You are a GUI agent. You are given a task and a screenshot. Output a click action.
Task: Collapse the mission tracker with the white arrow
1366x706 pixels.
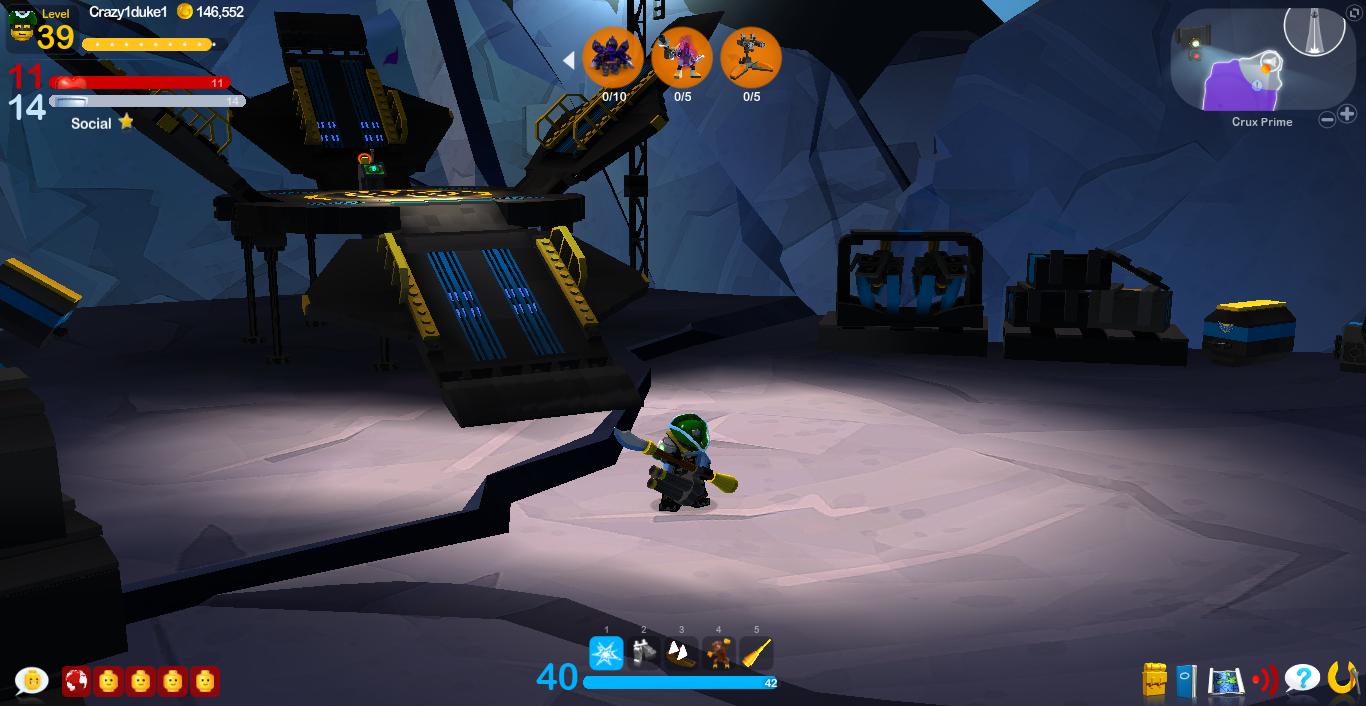568,60
